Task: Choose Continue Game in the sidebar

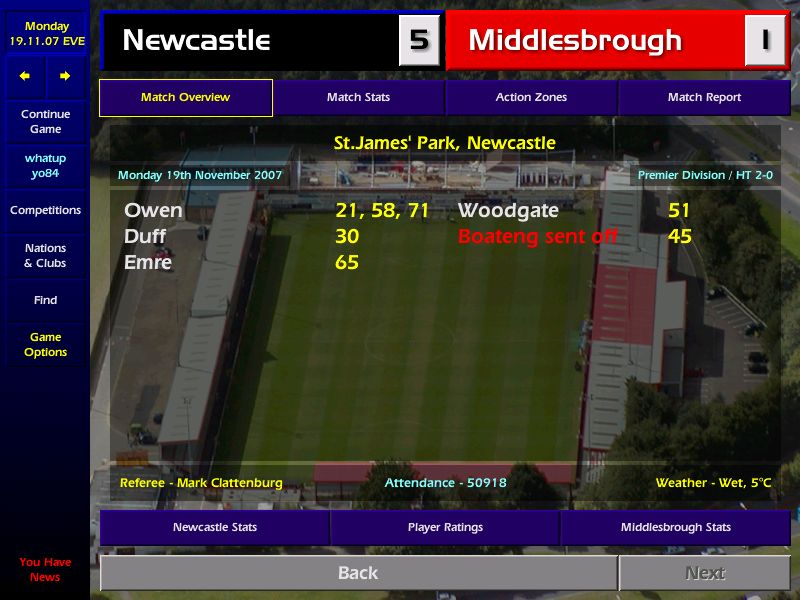Action: click(x=45, y=122)
